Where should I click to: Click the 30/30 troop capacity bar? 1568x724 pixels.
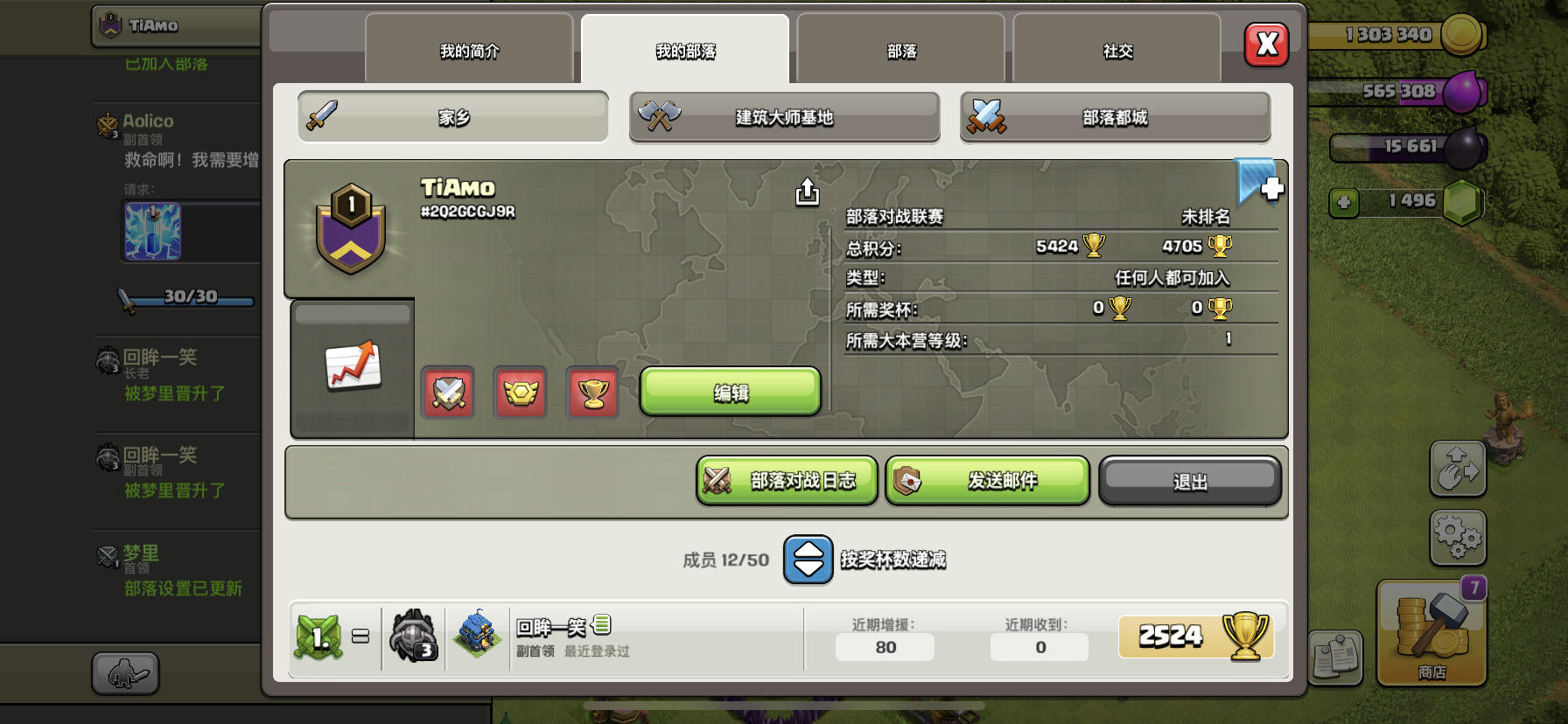coord(186,297)
